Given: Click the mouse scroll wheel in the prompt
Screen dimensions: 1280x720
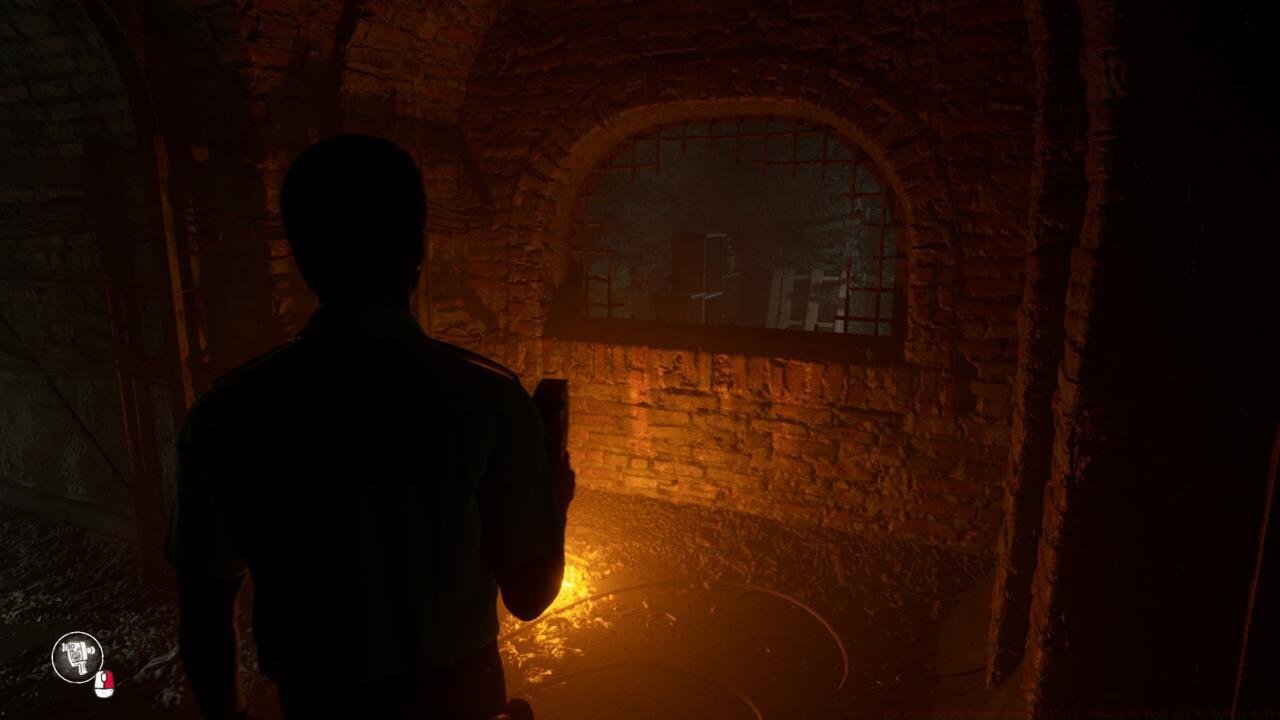Looking at the screenshot, I should point(103,677).
